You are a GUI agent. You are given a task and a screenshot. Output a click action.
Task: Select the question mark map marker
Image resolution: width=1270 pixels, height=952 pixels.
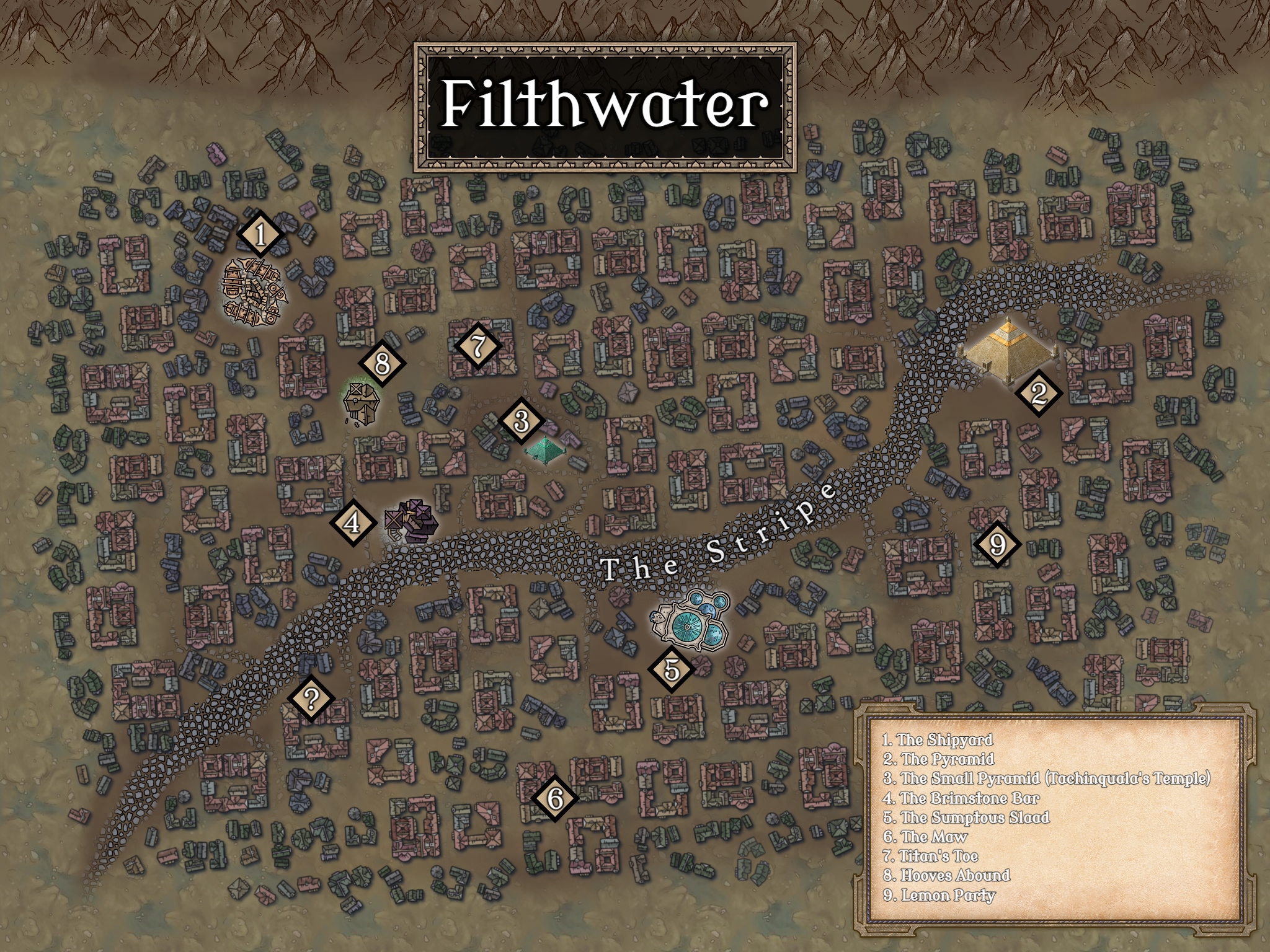311,699
